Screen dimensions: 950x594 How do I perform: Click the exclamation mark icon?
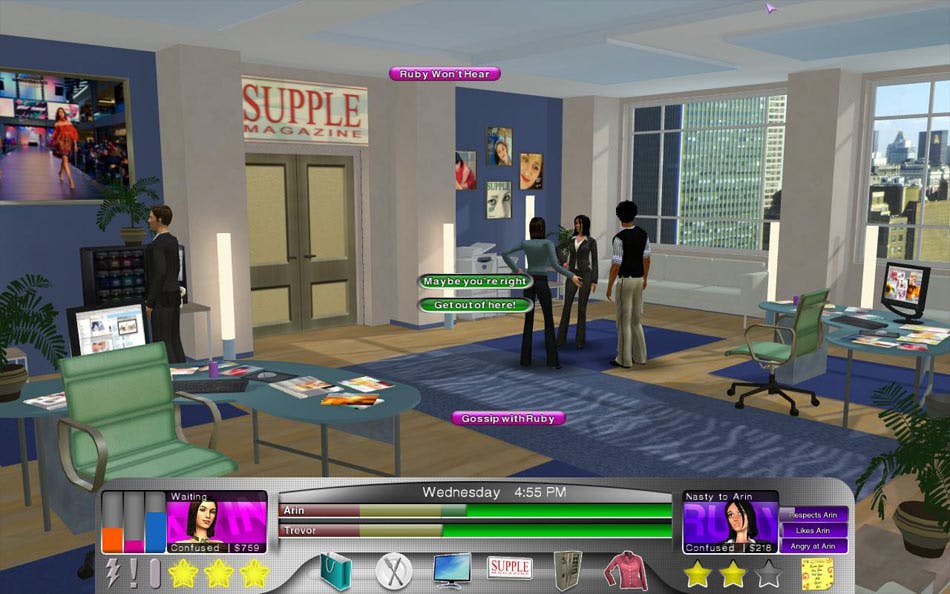134,572
